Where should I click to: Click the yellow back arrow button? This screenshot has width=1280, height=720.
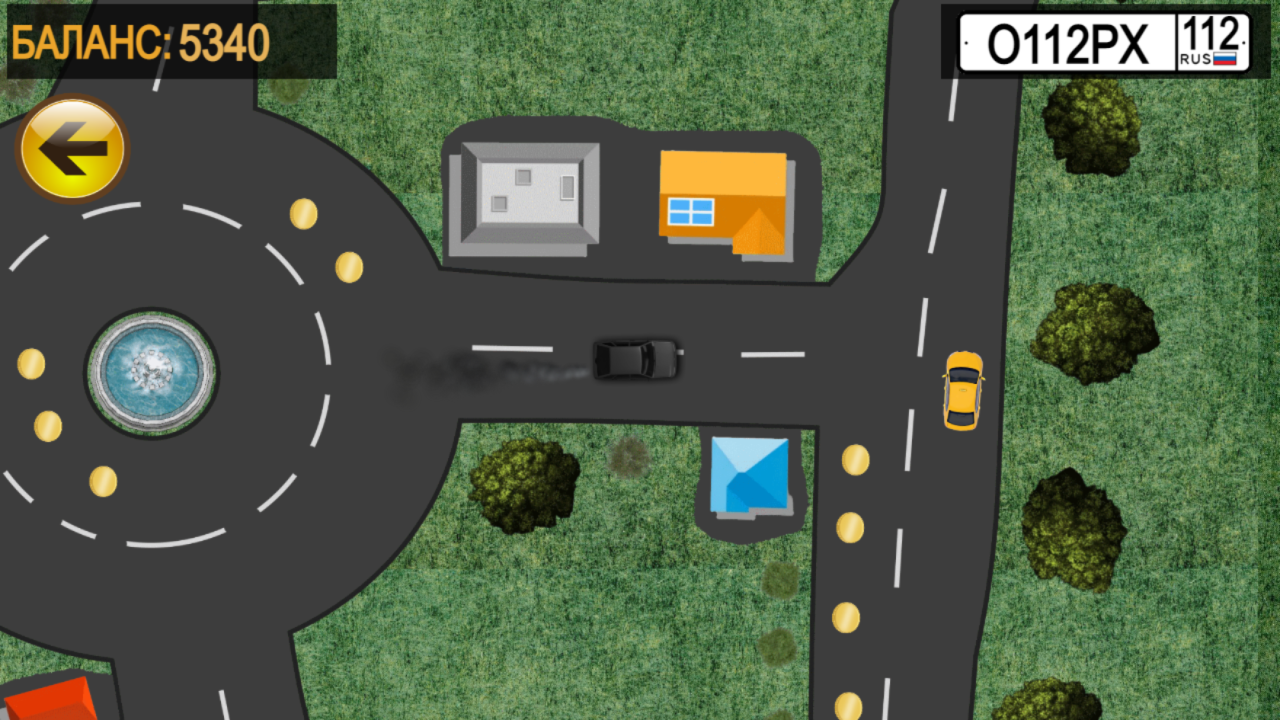(72, 146)
